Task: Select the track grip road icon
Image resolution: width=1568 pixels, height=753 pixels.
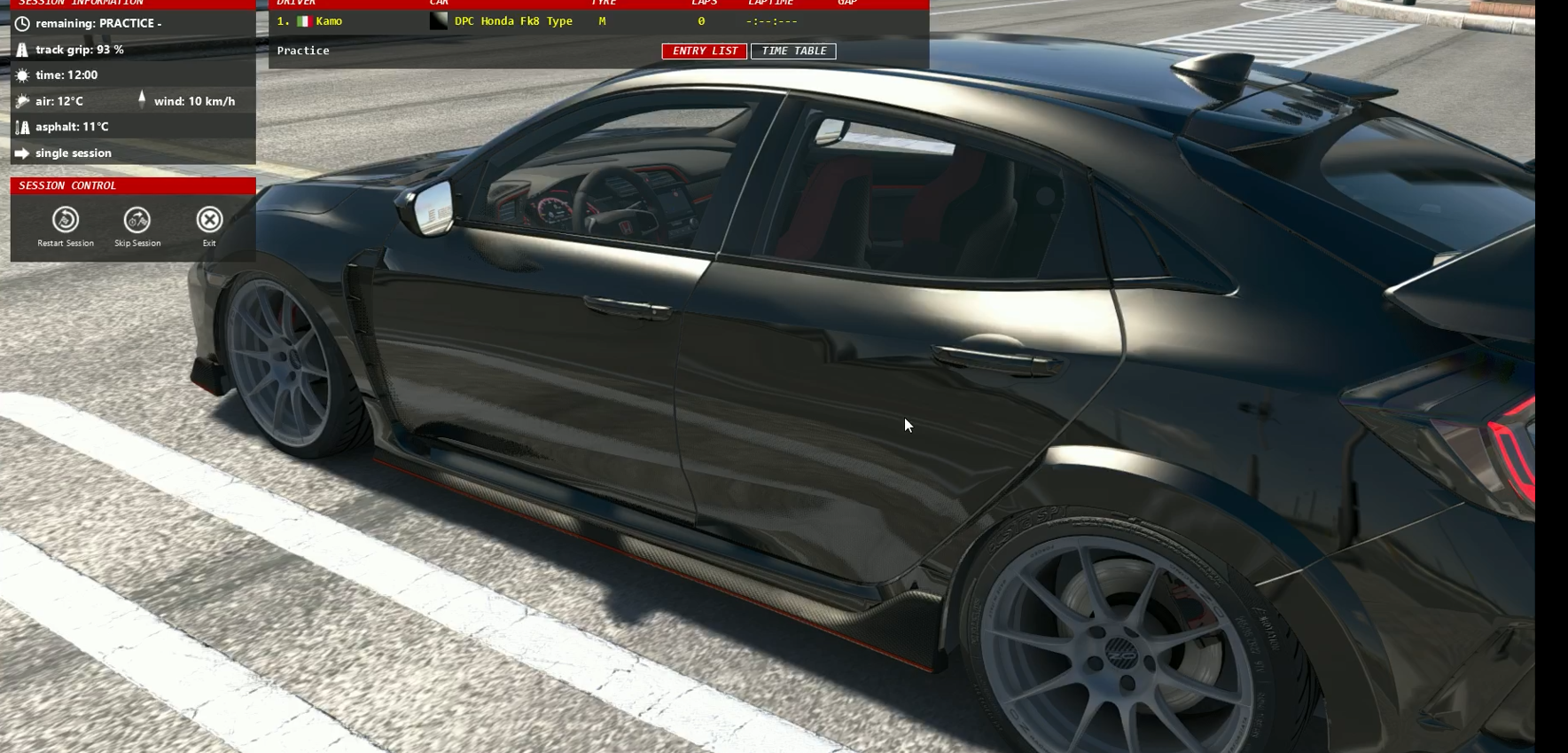Action: coord(21,50)
